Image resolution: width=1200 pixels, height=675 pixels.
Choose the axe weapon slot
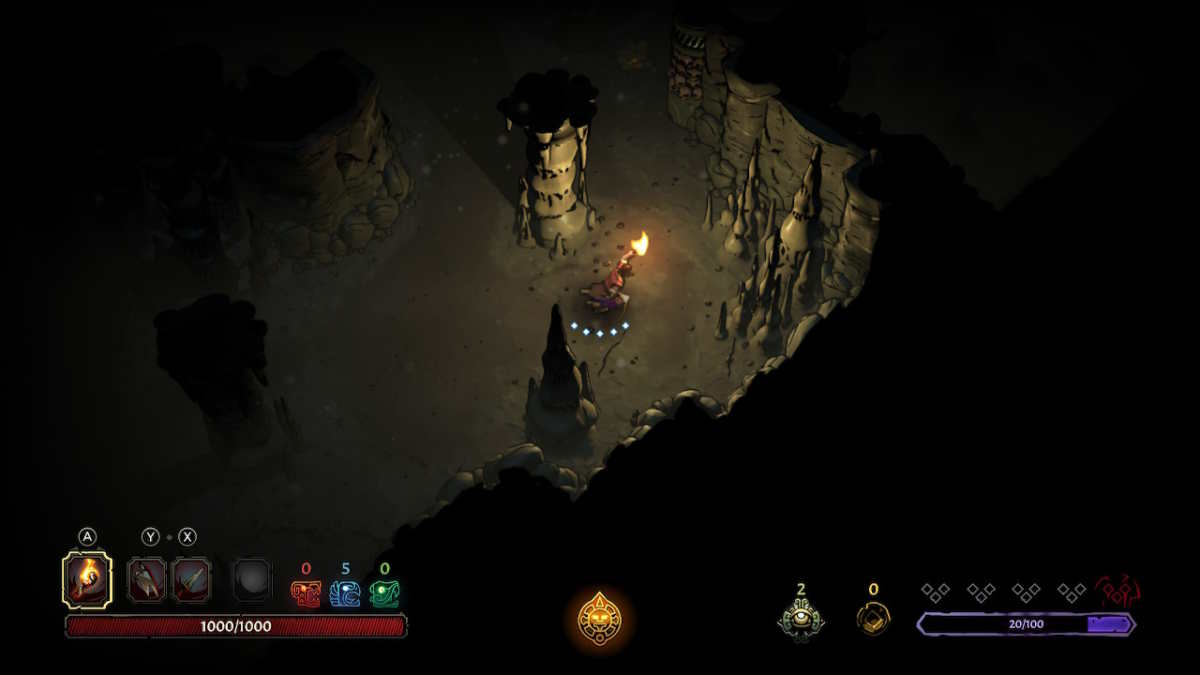click(147, 580)
